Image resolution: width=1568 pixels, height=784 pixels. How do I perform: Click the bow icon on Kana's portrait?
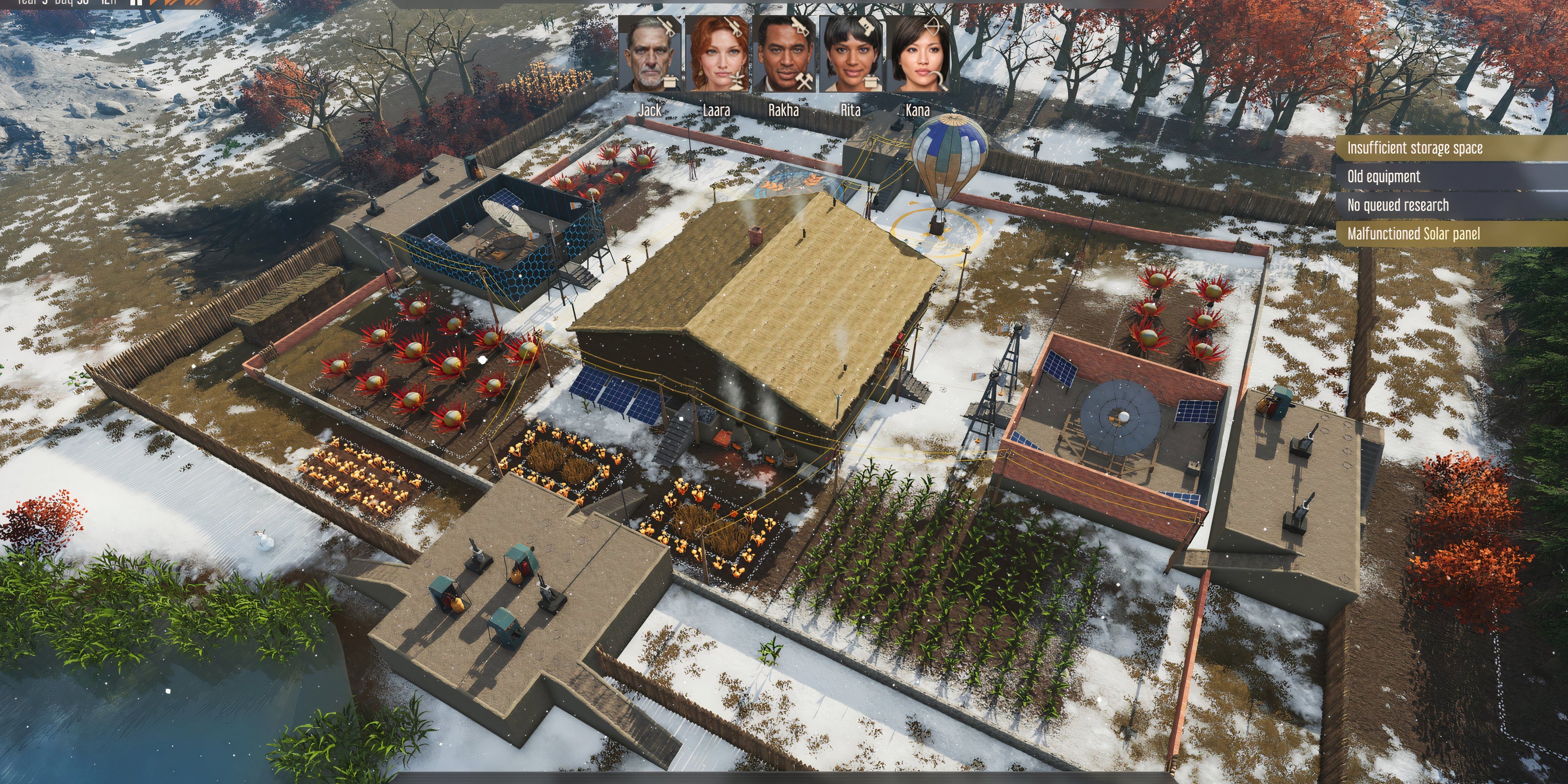[x=935, y=25]
